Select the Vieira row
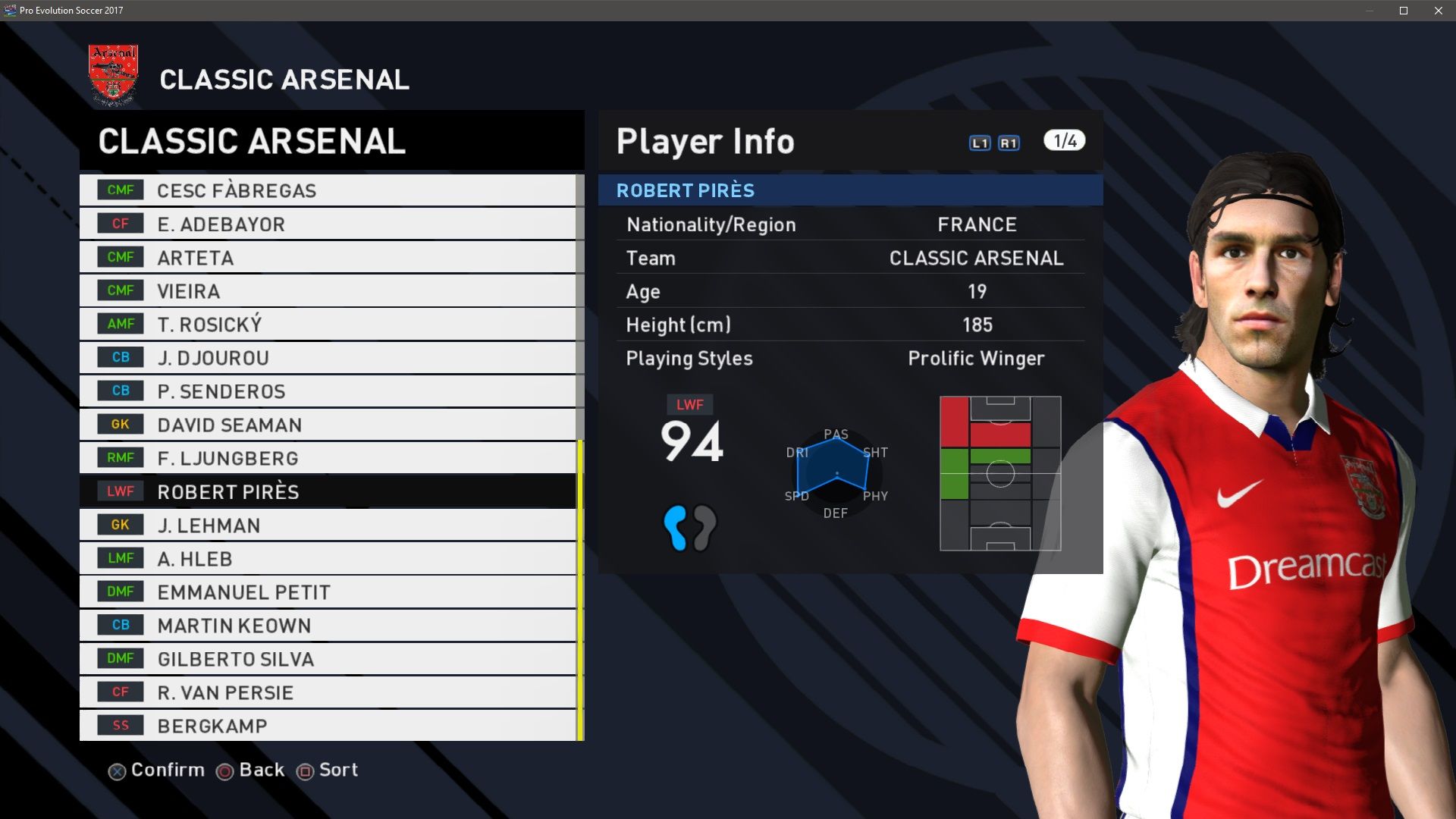The height and width of the screenshot is (819, 1456). coord(328,290)
